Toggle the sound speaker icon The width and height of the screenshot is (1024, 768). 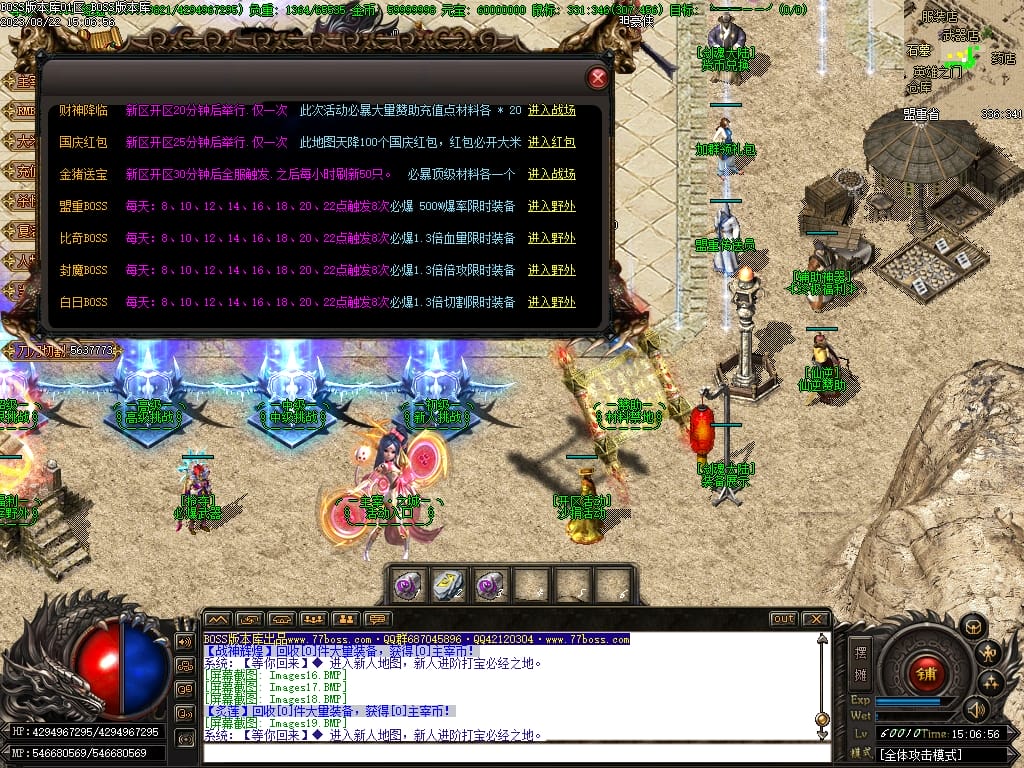point(975,709)
